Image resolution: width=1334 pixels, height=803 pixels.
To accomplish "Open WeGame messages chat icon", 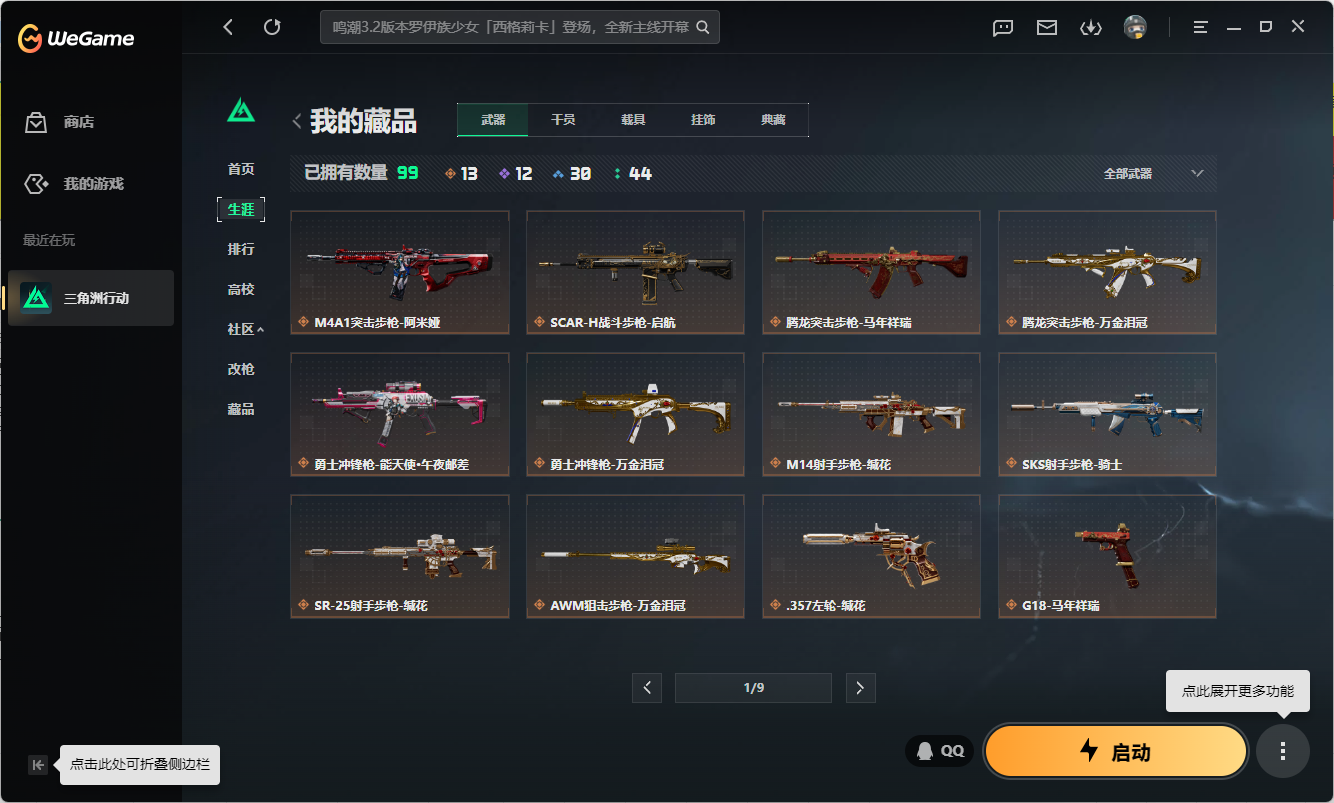I will coord(1002,27).
